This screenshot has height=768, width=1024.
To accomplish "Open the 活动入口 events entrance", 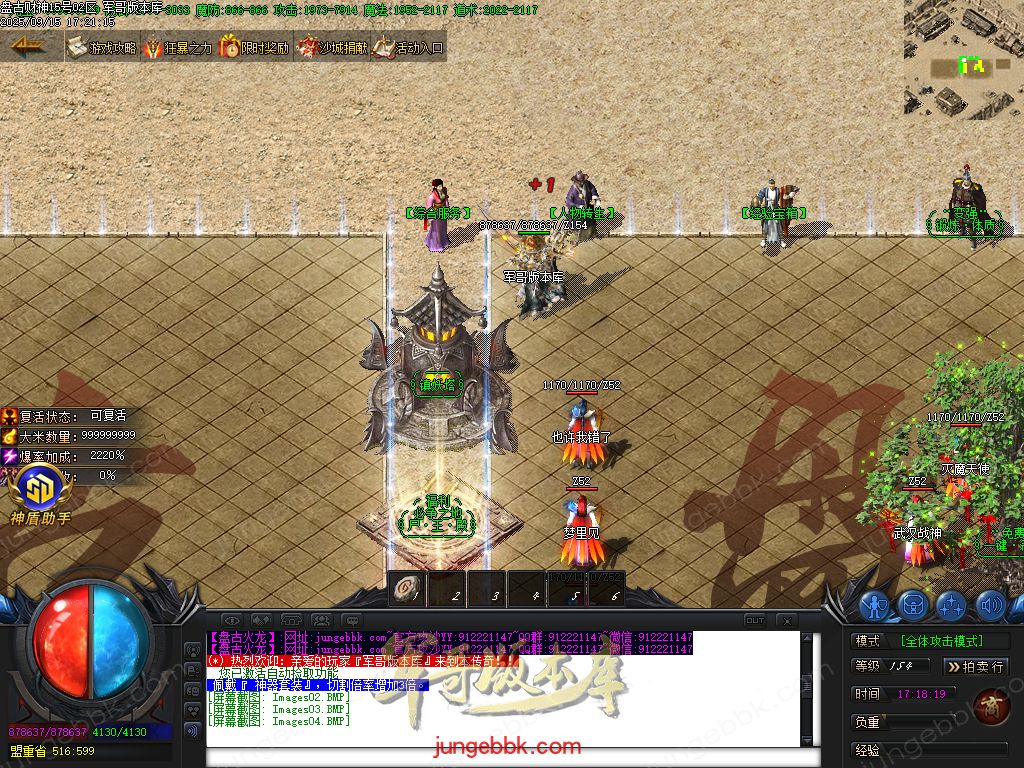I will coord(408,47).
